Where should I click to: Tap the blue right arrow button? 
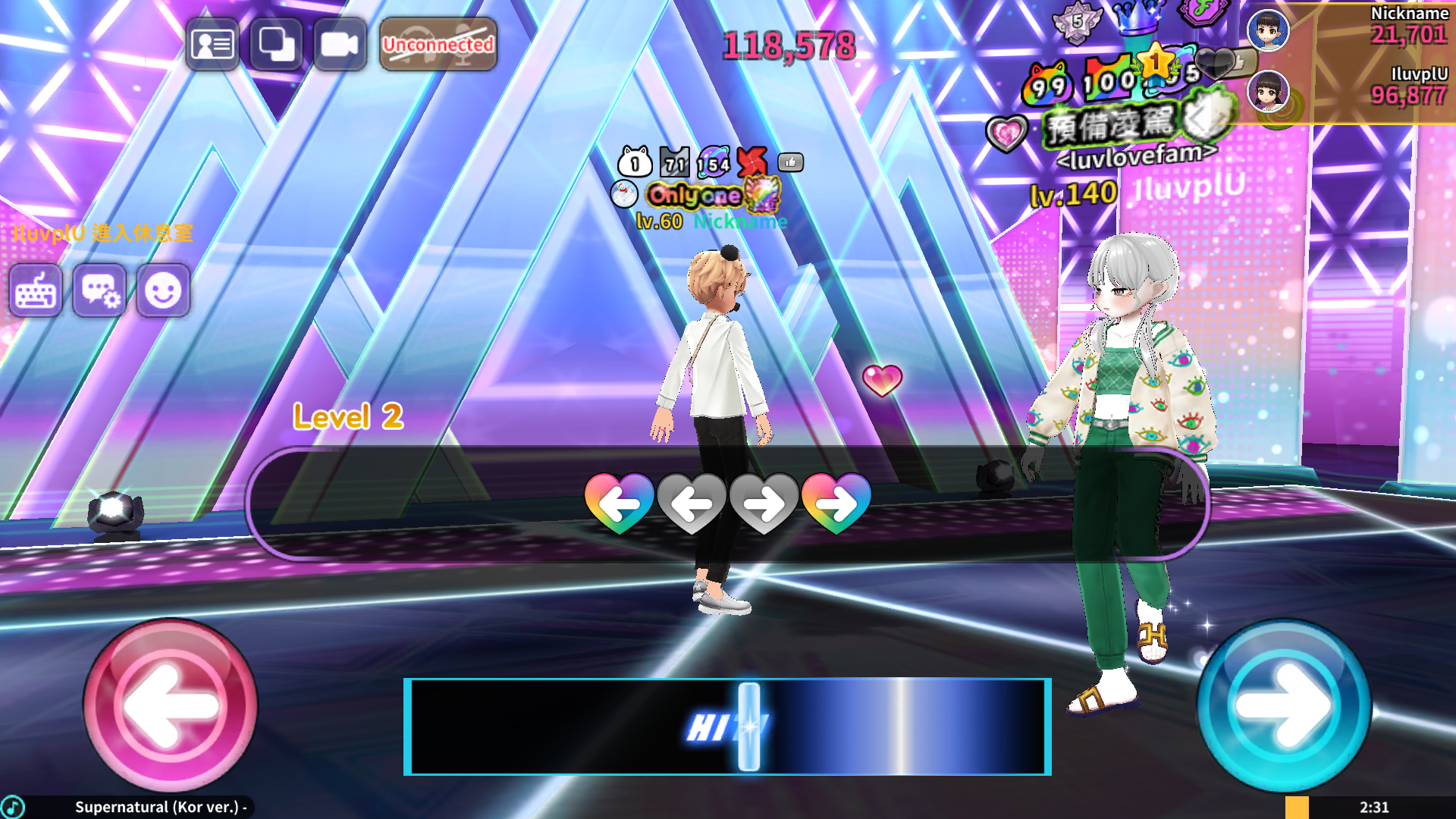(1284, 705)
